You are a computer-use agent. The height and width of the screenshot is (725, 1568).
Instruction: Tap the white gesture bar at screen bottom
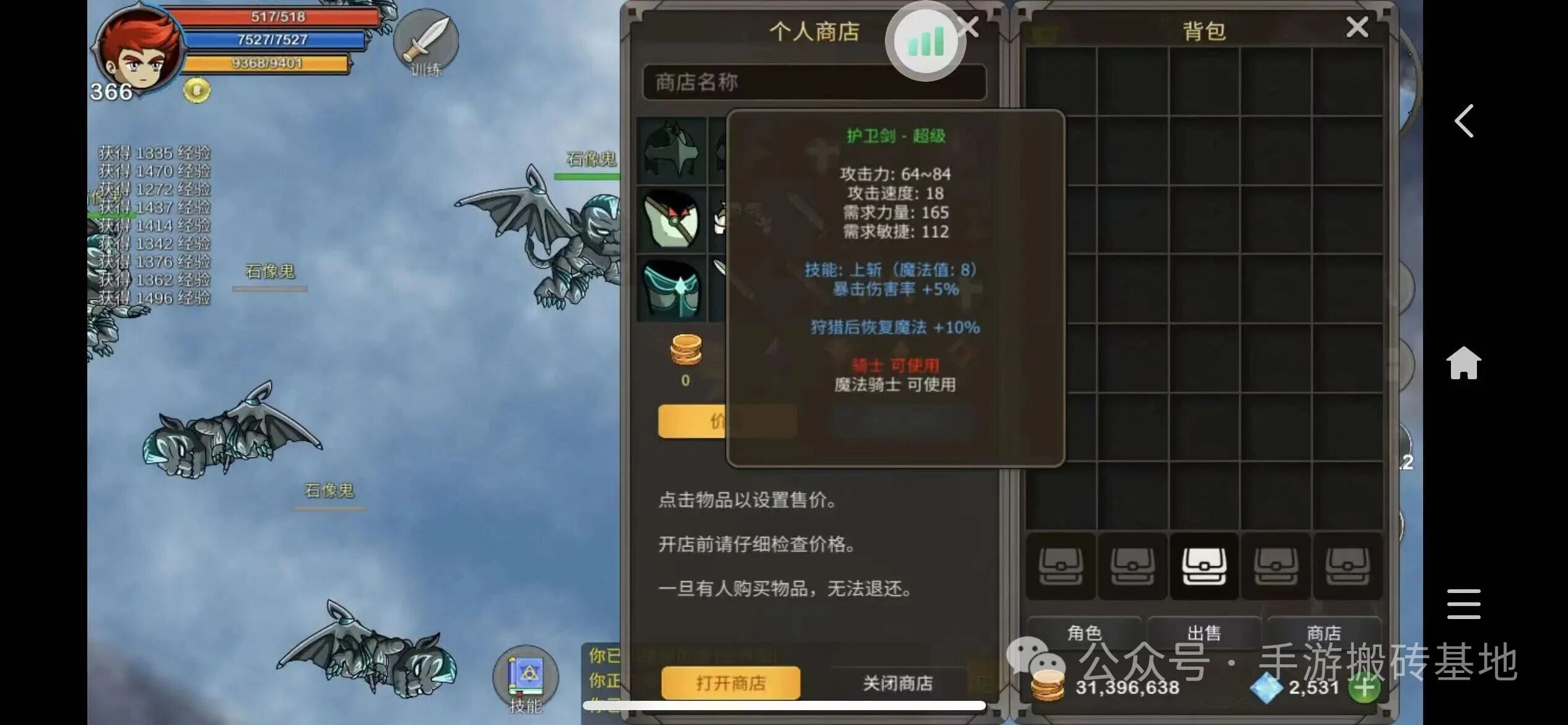(x=783, y=704)
